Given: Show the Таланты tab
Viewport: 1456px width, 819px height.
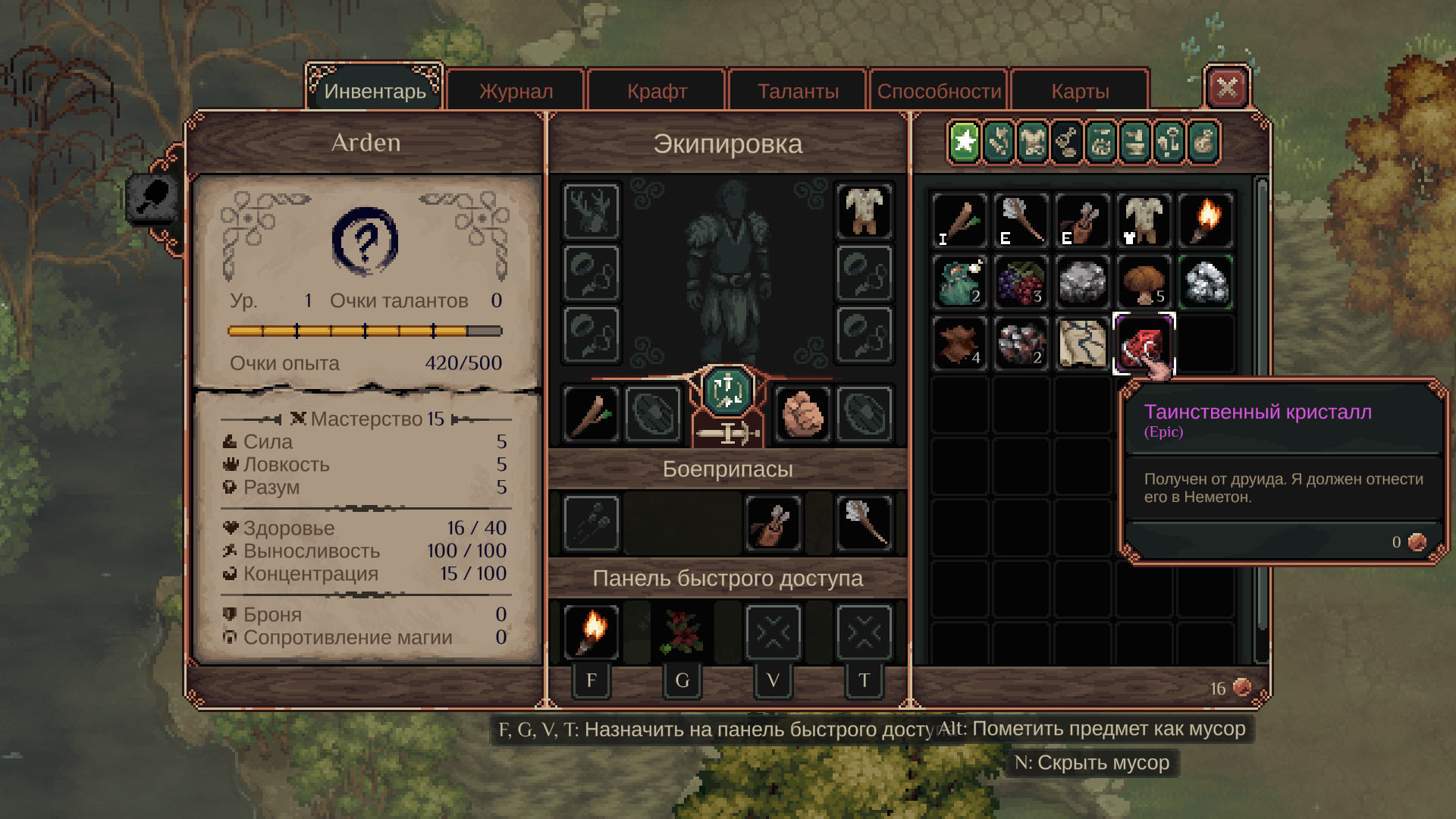Looking at the screenshot, I should point(798,91).
